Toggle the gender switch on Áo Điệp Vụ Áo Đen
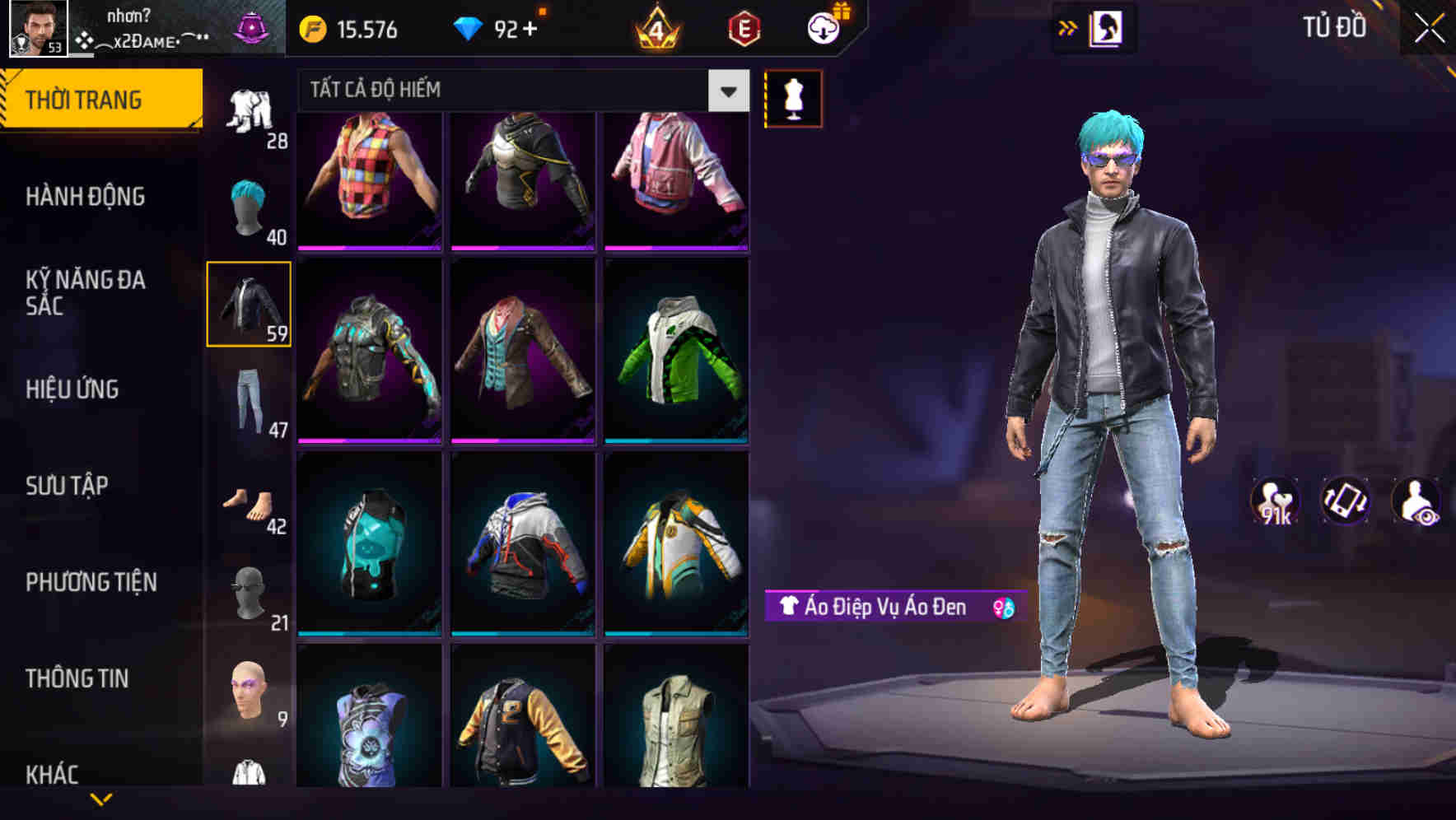Screen dimensions: 1456x820 1001,608
